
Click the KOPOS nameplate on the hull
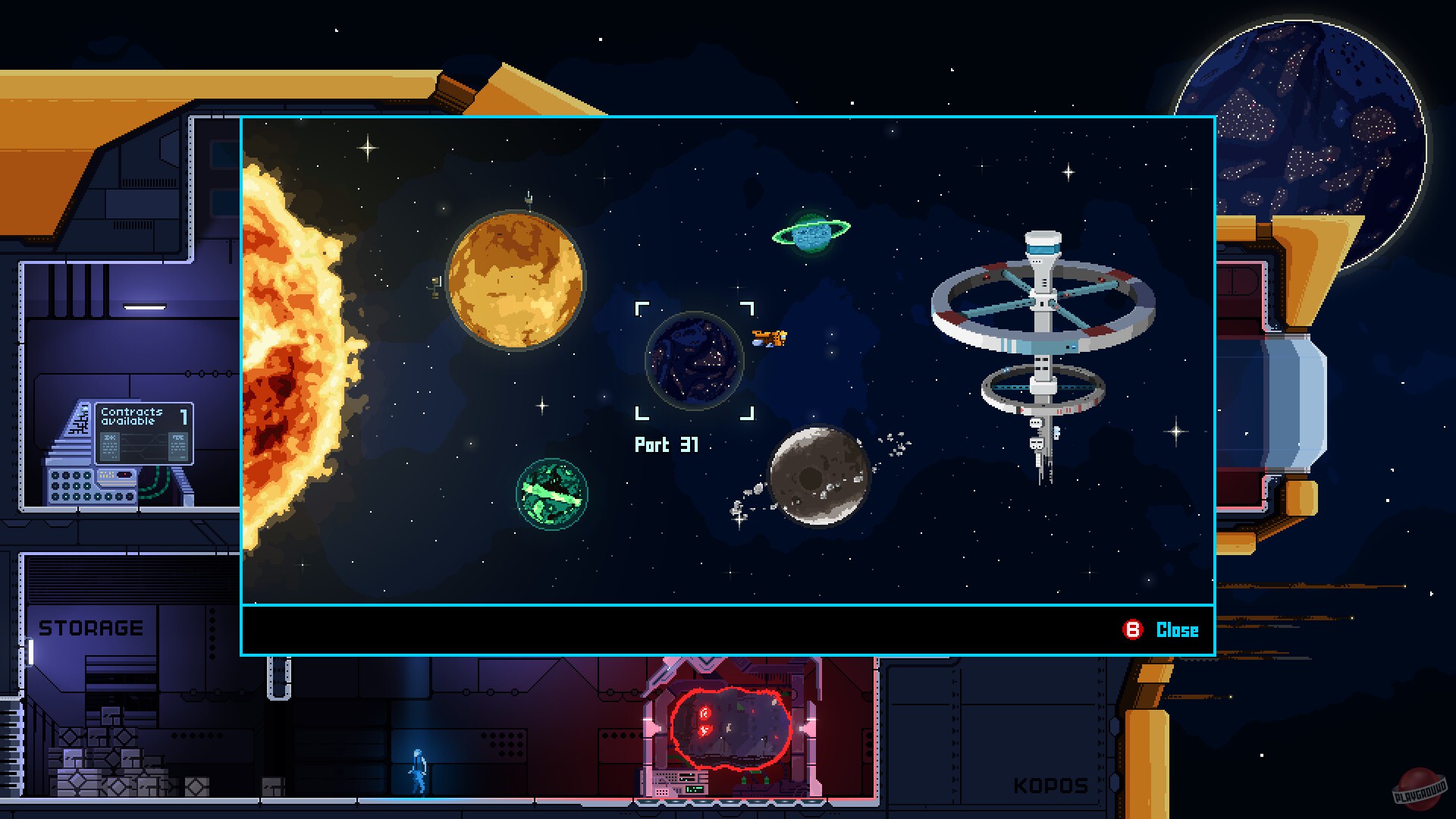coord(1050,786)
